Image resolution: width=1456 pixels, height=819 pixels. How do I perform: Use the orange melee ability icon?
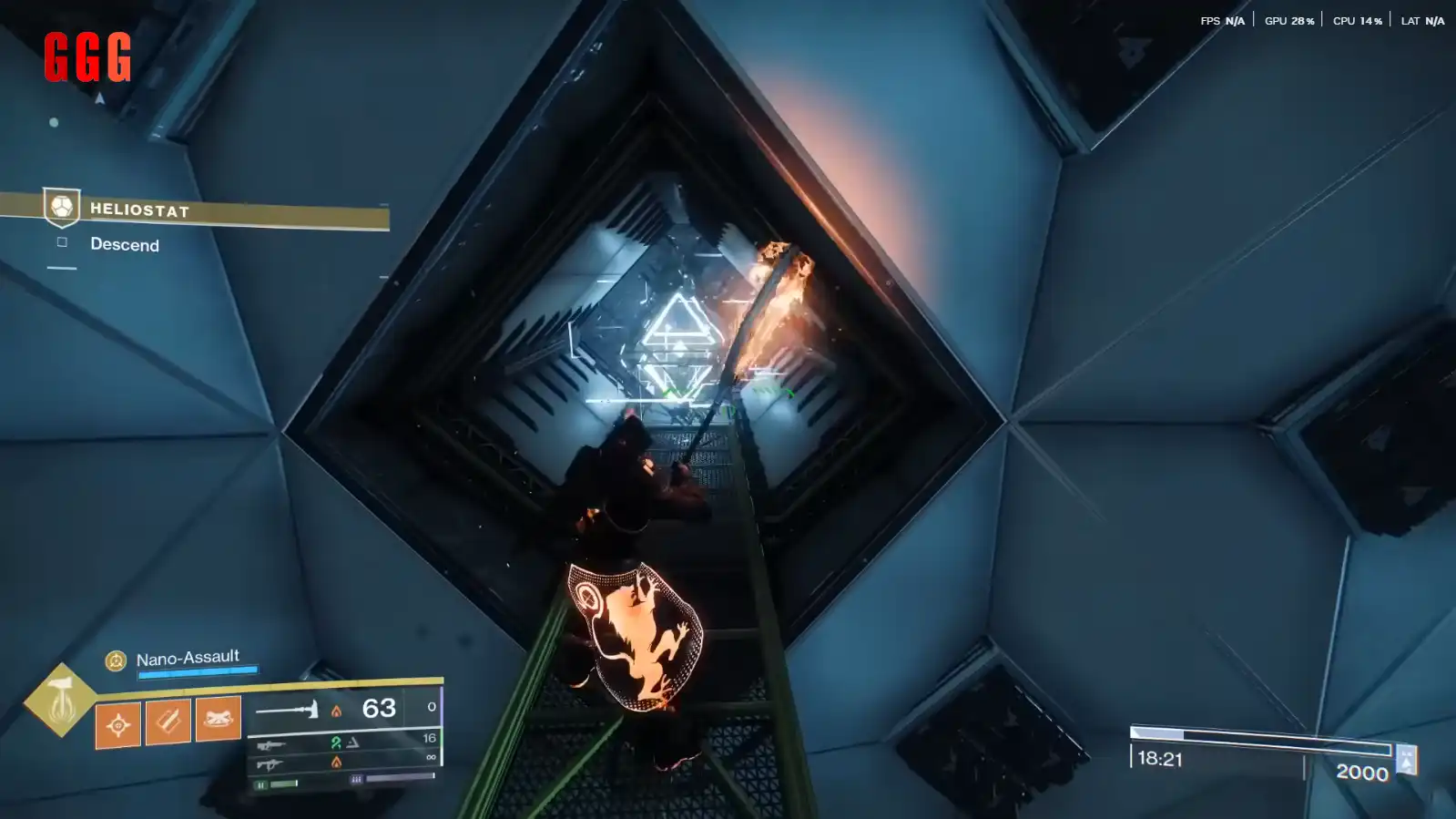[x=168, y=721]
